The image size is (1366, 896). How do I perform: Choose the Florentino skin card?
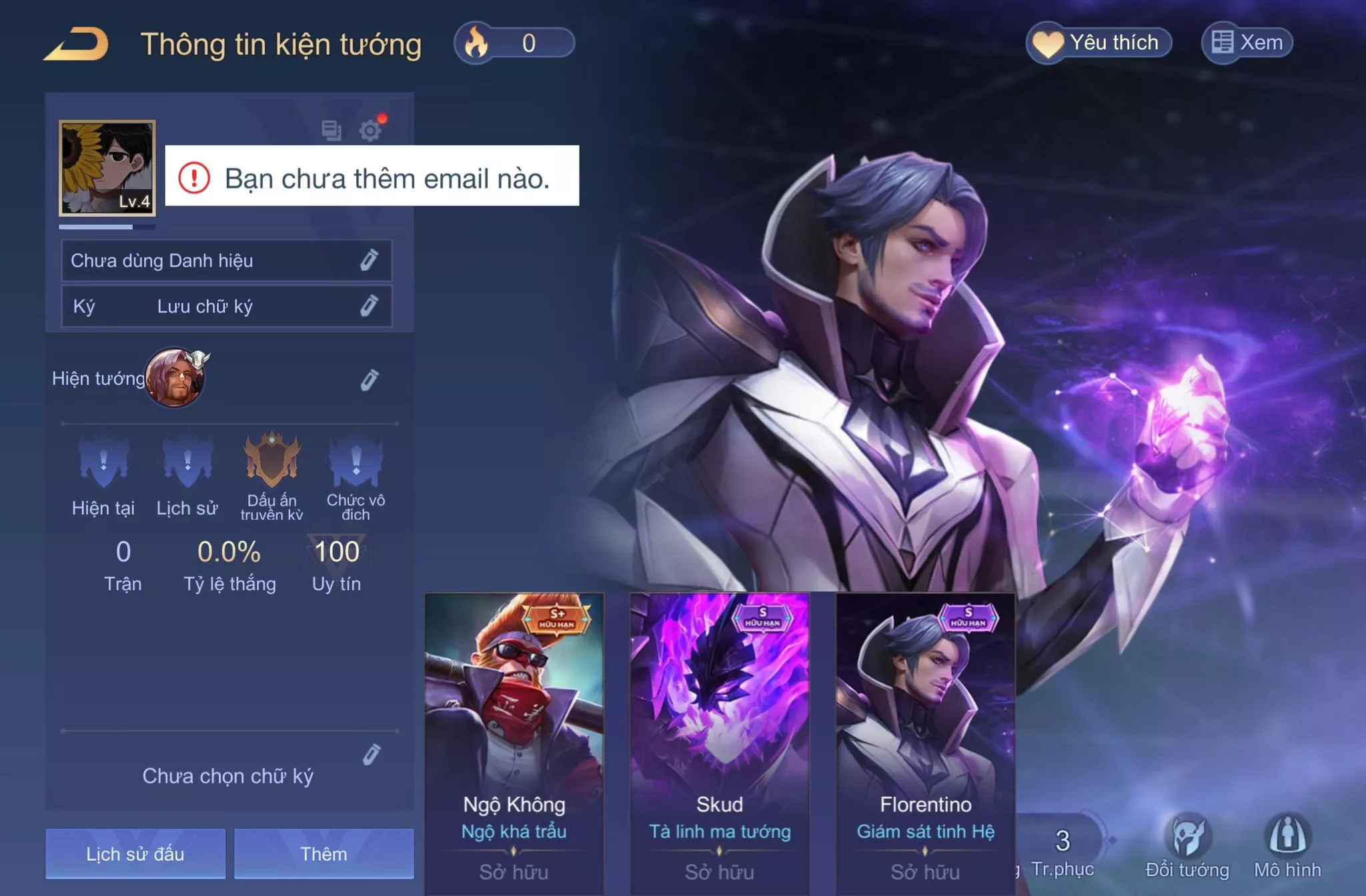pos(926,740)
